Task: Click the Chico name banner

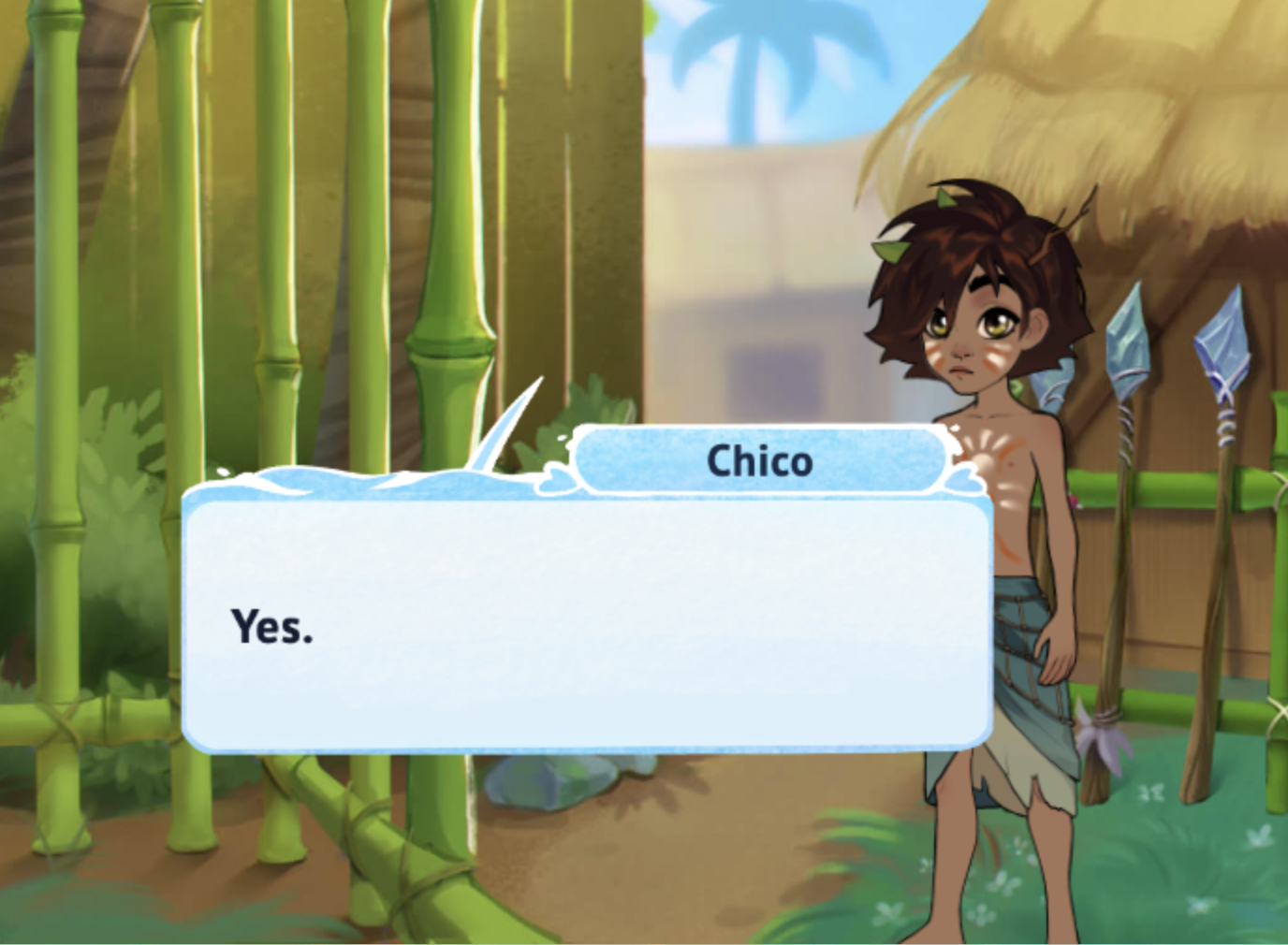Action: click(x=760, y=459)
